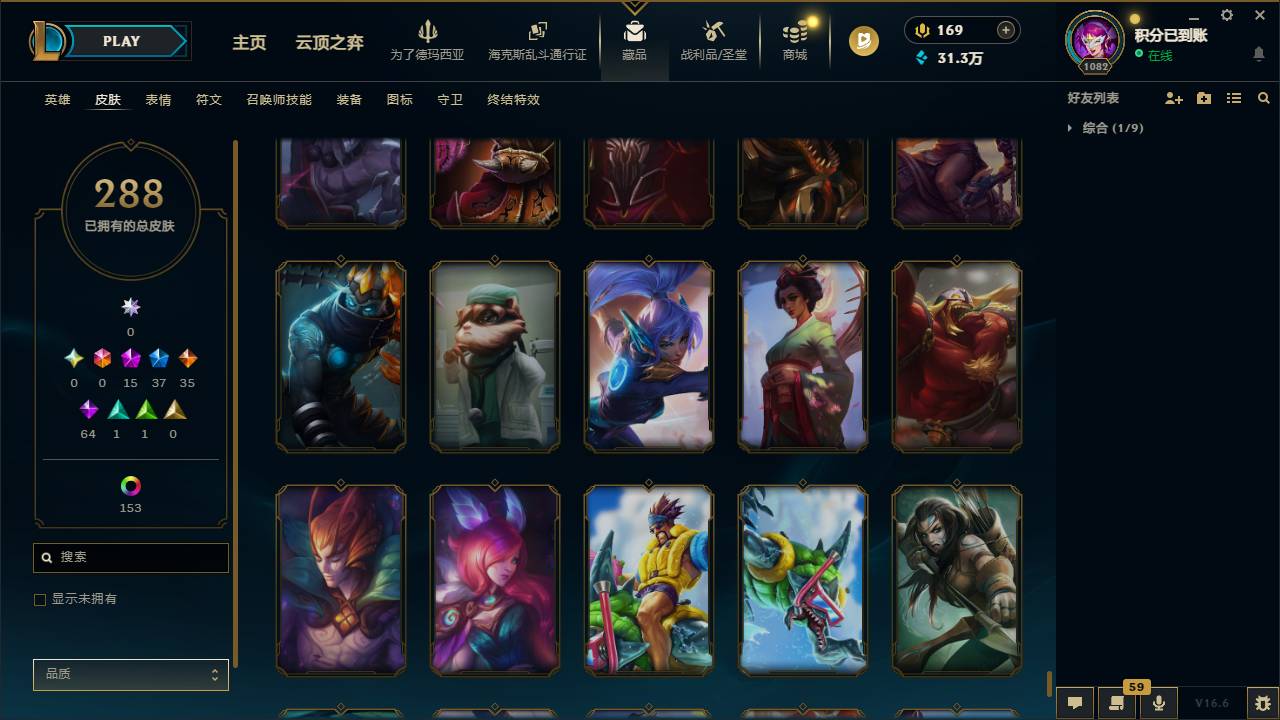This screenshot has height=720, width=1280.
Task: Expand the 综合 (1/9) friends group
Action: tap(1110, 128)
